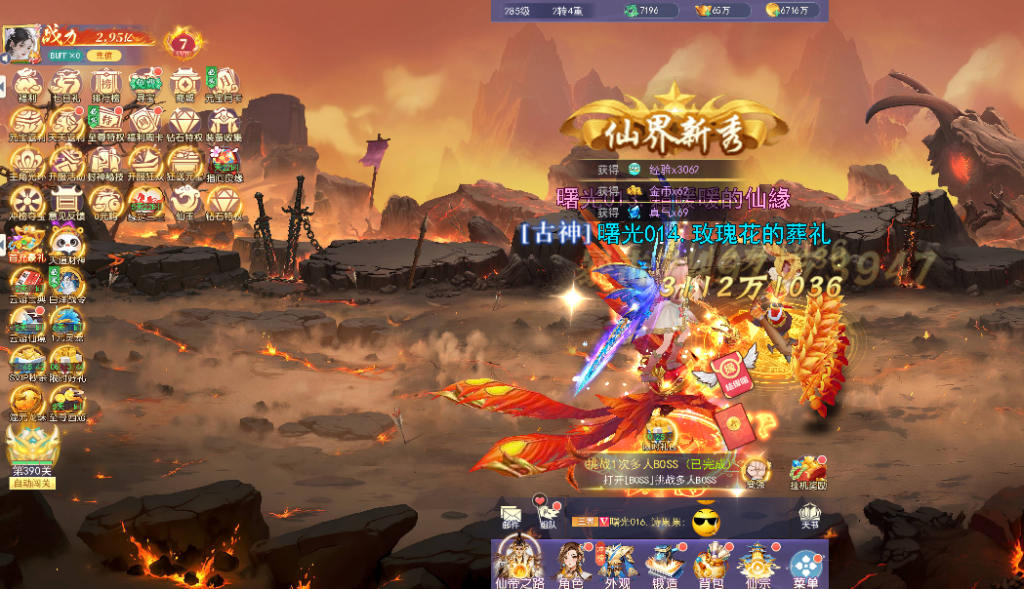Toggle the 自动闯关 auto-stage button
Viewport: 1024px width, 589px height.
[32, 483]
